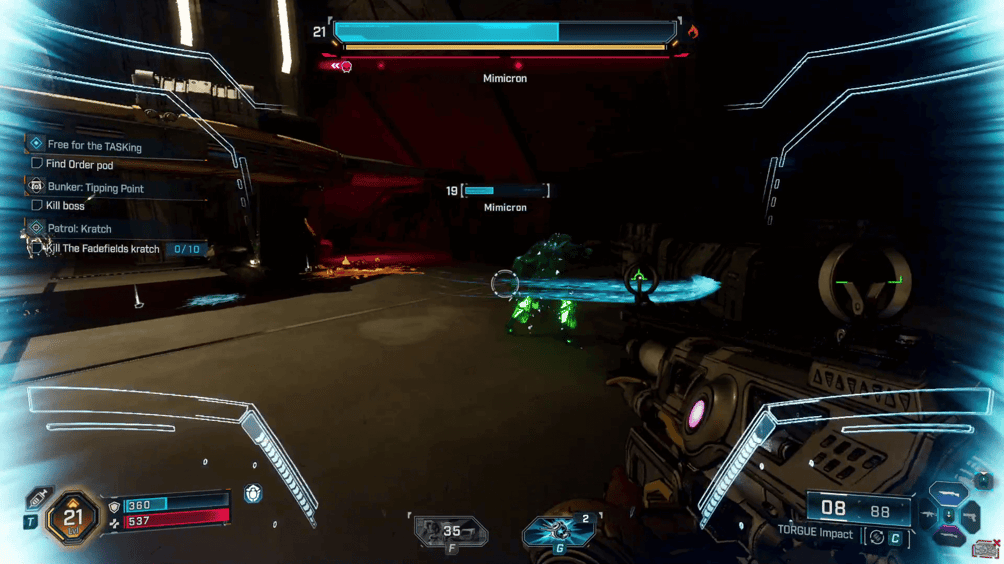Open the Bunker: Tipping Point objective
1004x564 pixels.
pyautogui.click(x=95, y=188)
